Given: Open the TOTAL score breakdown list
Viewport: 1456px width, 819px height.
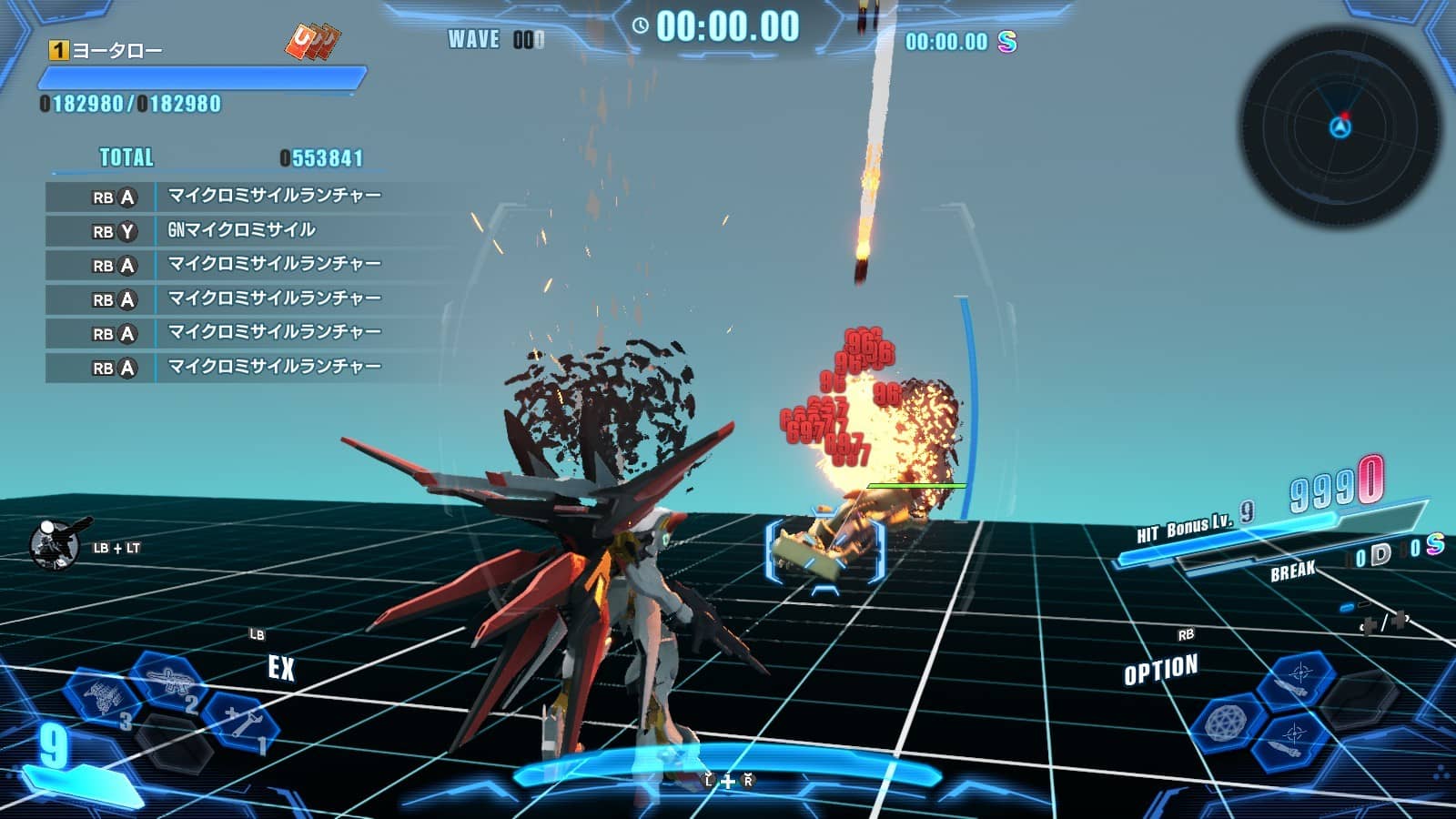Looking at the screenshot, I should coord(126,158).
